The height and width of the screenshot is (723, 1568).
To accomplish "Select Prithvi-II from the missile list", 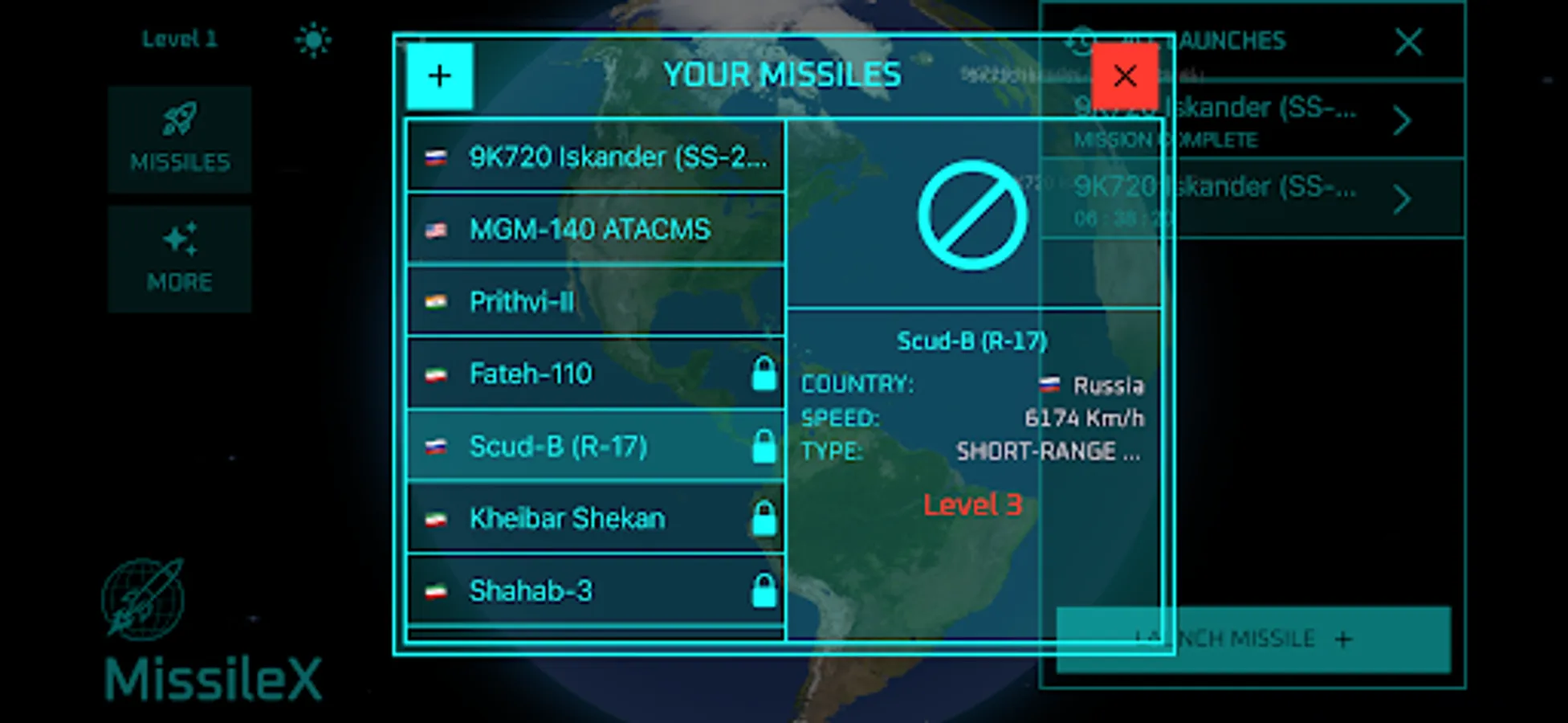I will click(596, 300).
